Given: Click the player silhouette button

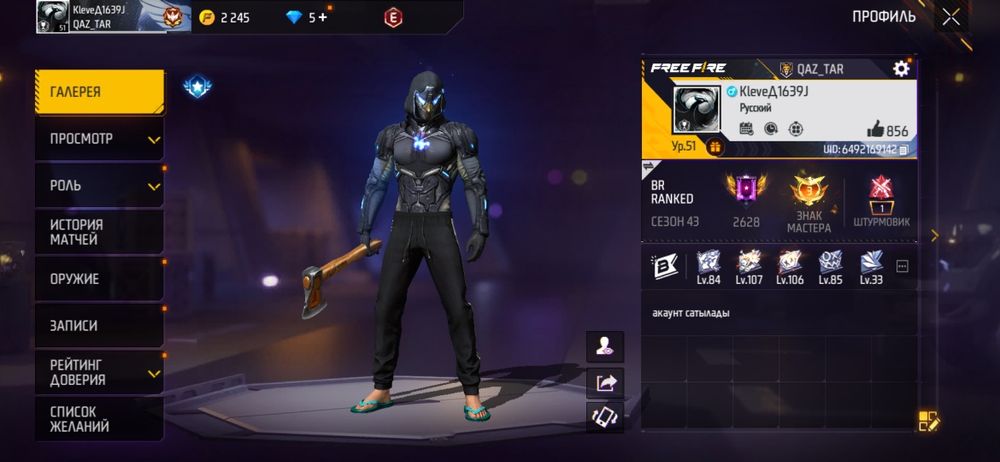Looking at the screenshot, I should (606, 346).
